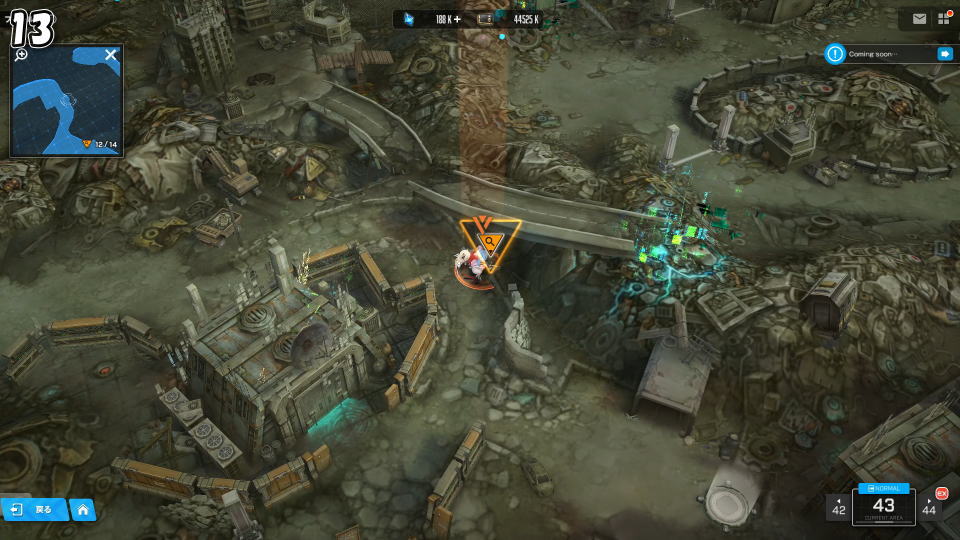960x540 pixels.
Task: Click the arrow on the Coming soon banner
Action: pos(944,54)
